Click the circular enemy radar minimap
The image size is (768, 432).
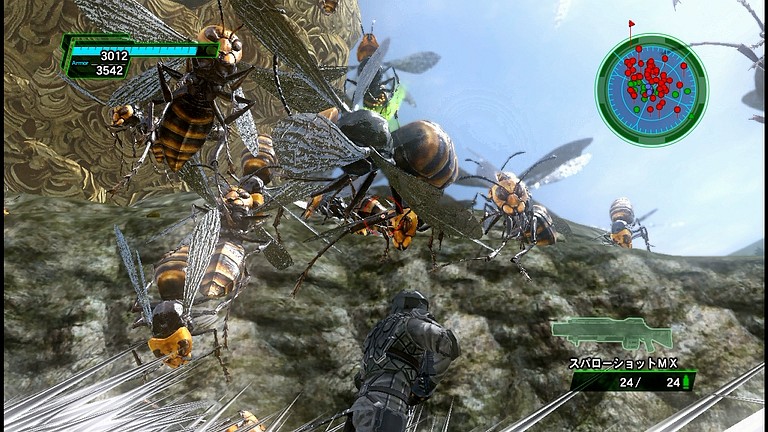pyautogui.click(x=651, y=90)
